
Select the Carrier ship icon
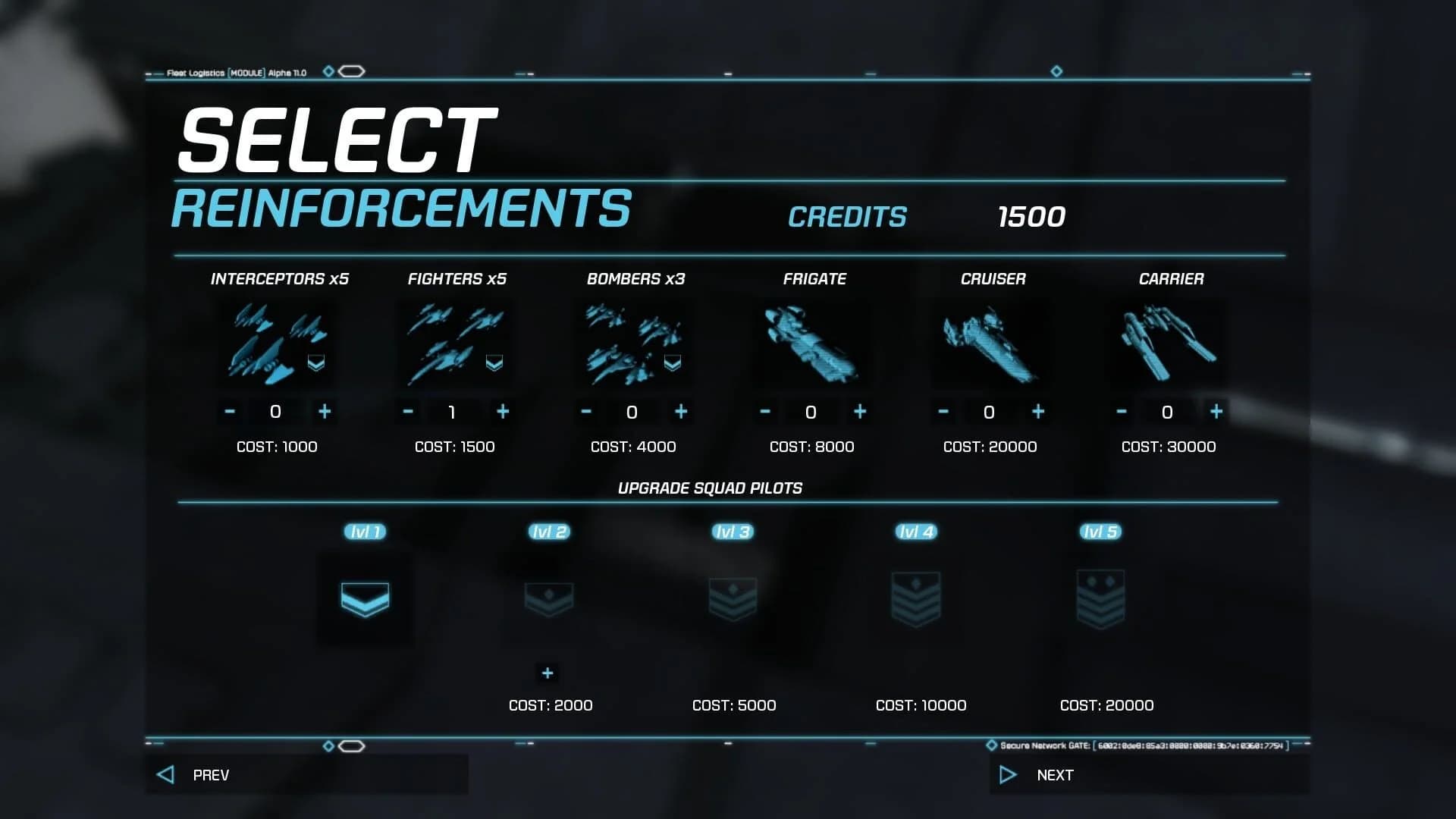(1168, 343)
